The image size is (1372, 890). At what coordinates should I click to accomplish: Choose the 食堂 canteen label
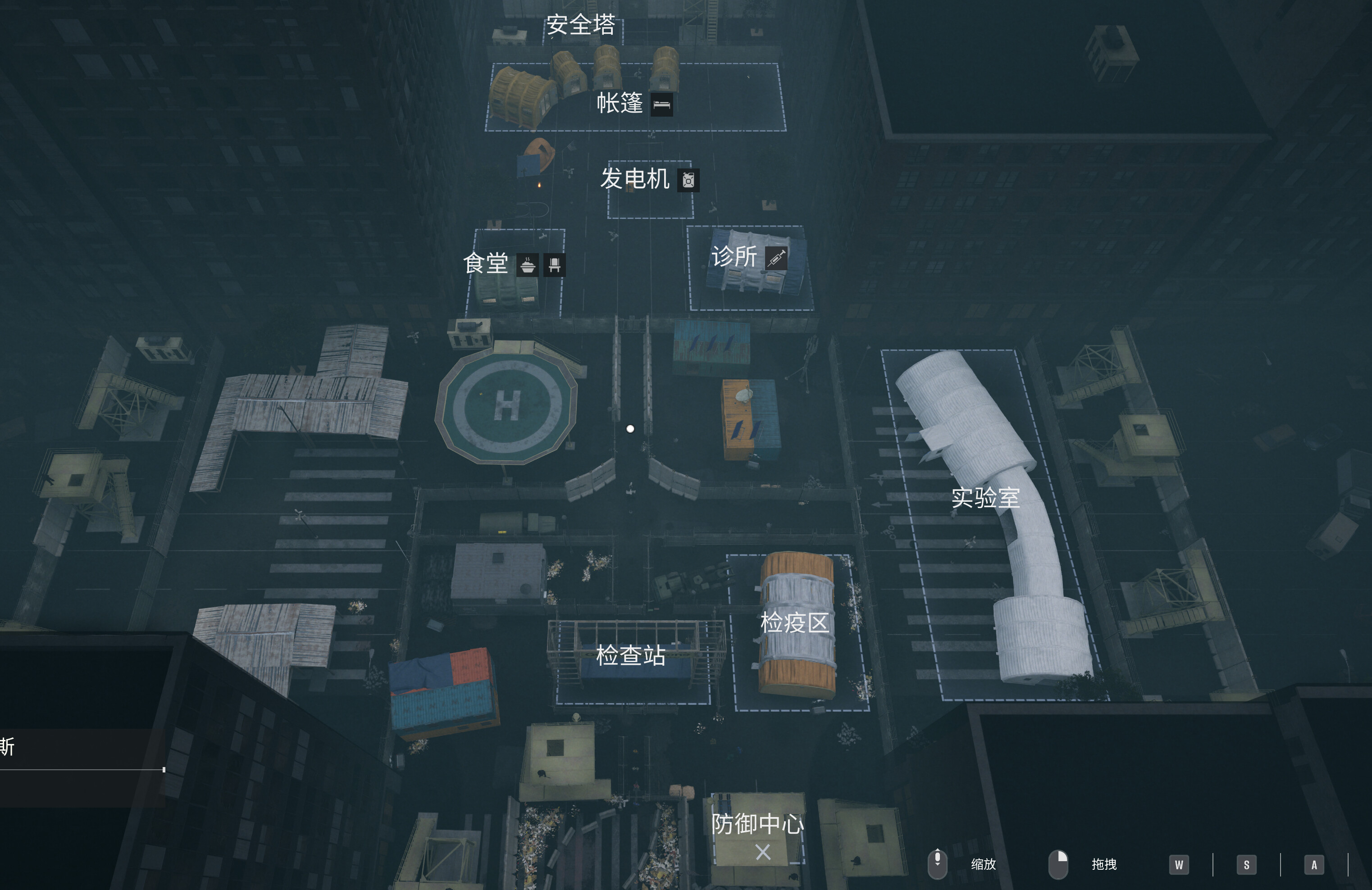(x=486, y=264)
